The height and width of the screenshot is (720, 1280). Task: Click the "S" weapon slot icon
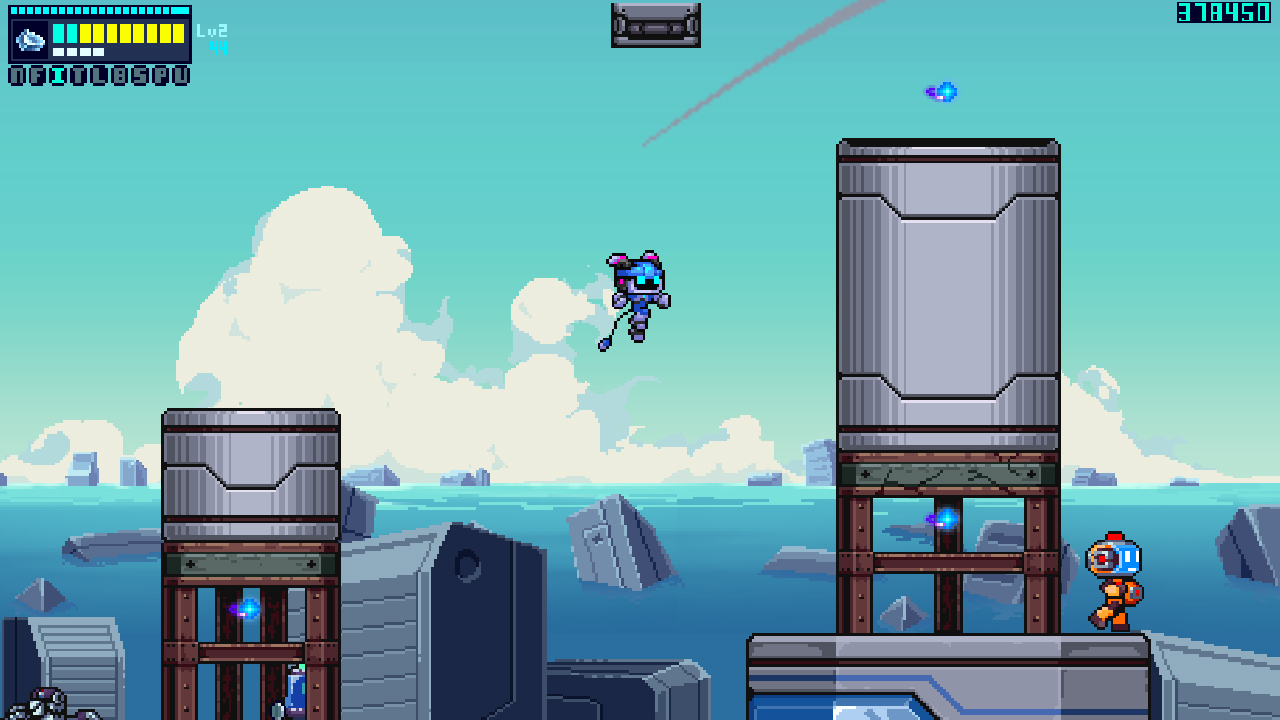pos(141,75)
